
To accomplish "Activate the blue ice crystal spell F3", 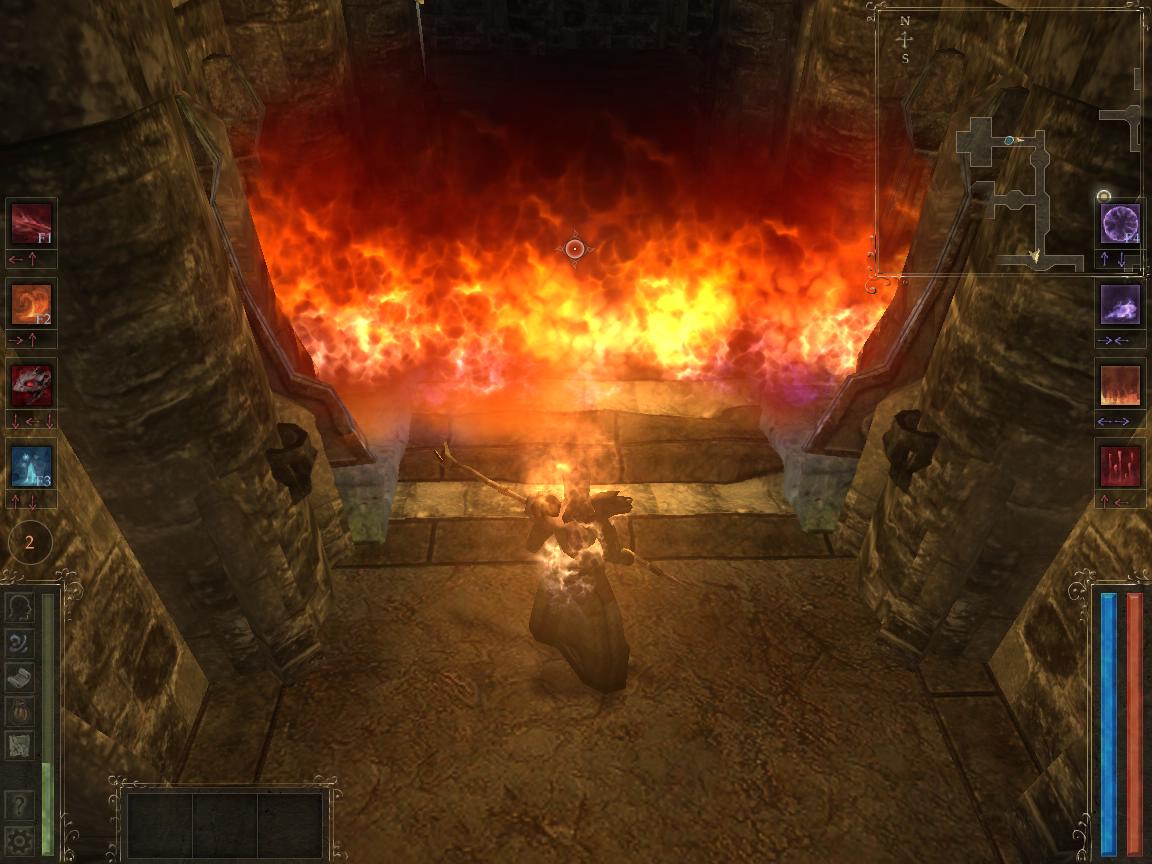I will [31, 466].
